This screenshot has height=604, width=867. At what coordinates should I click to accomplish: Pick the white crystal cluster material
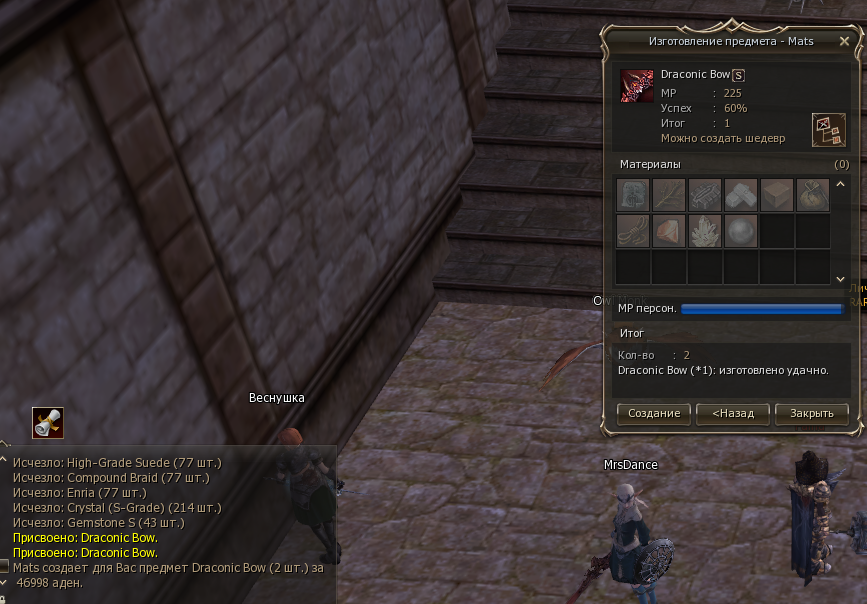coord(705,231)
